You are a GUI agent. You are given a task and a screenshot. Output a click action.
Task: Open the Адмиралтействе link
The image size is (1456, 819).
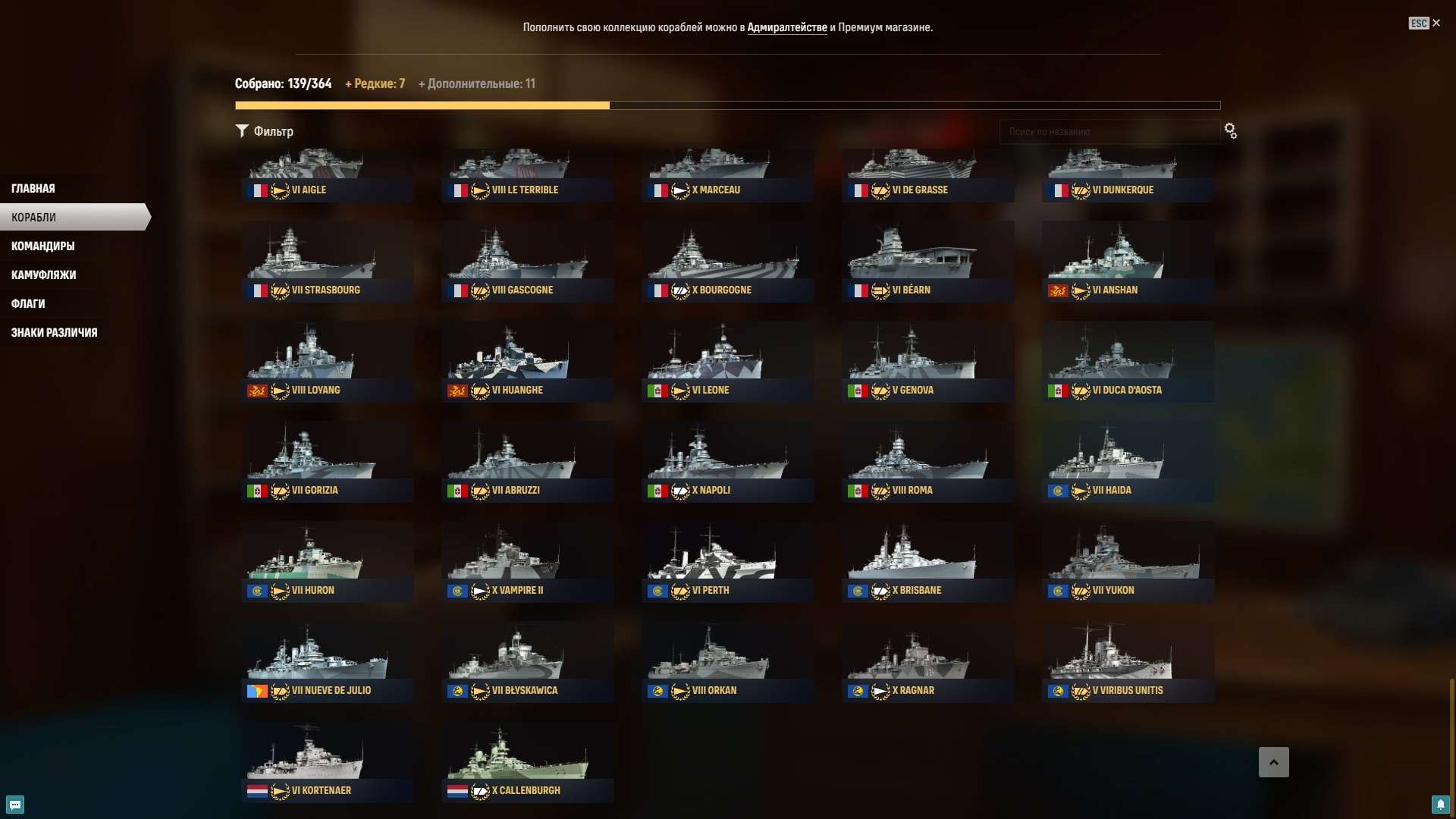[787, 27]
